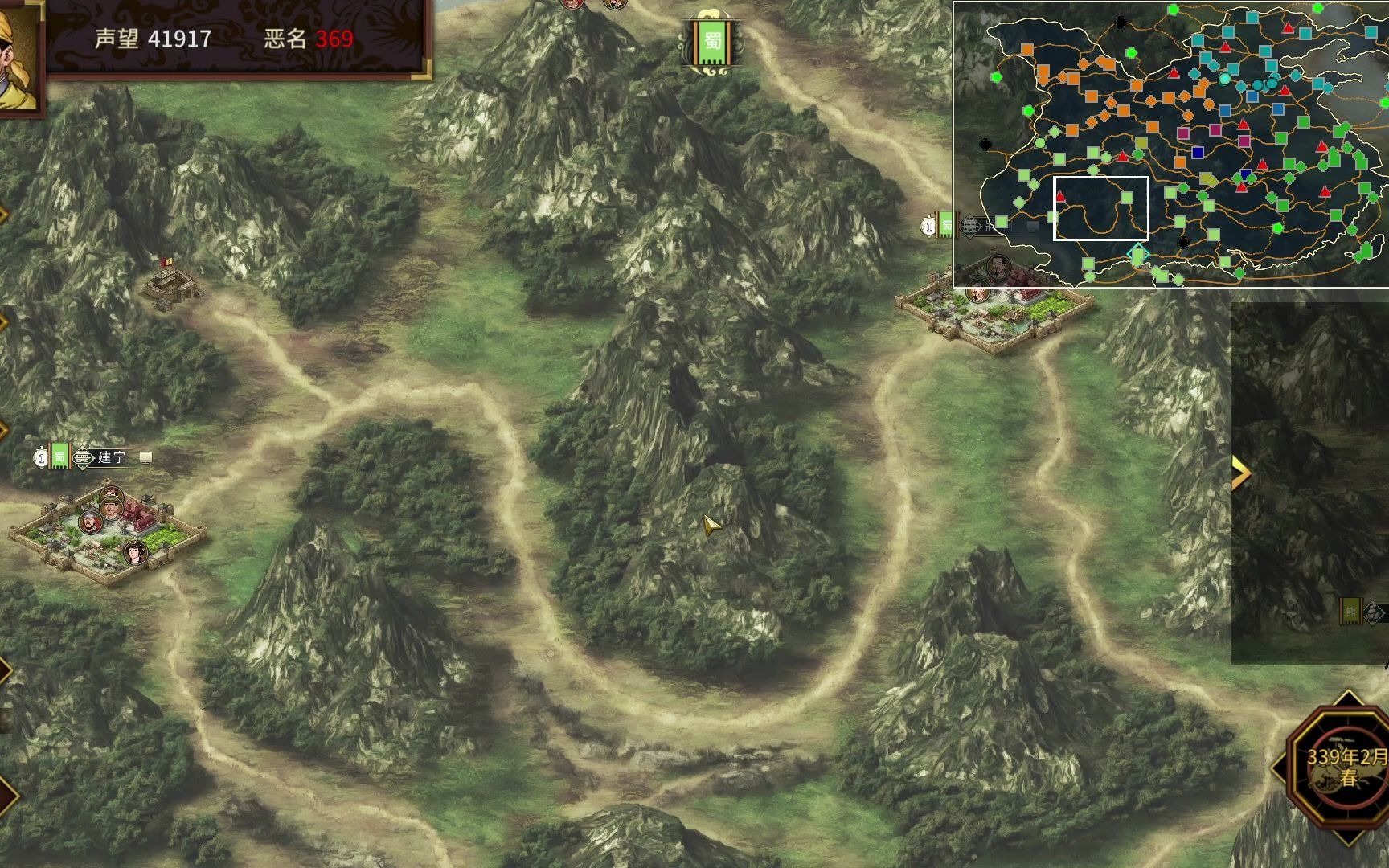Click the minimap overview of China
The image size is (1389, 868).
click(x=1170, y=144)
